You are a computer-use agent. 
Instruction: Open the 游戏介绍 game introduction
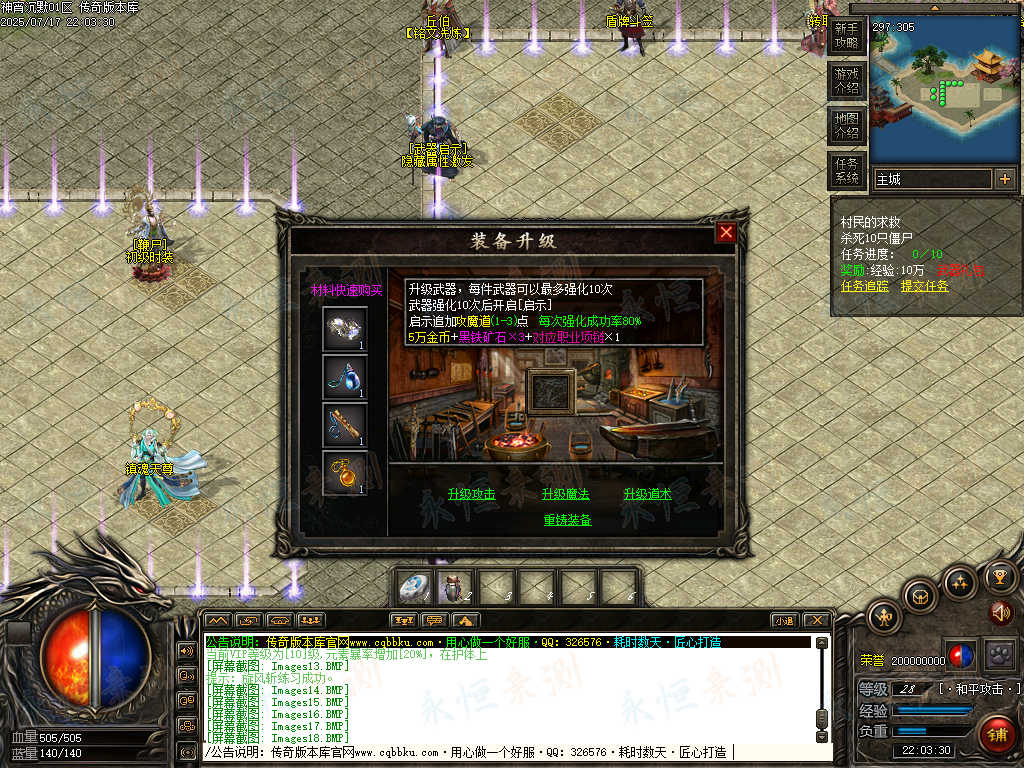click(x=846, y=80)
